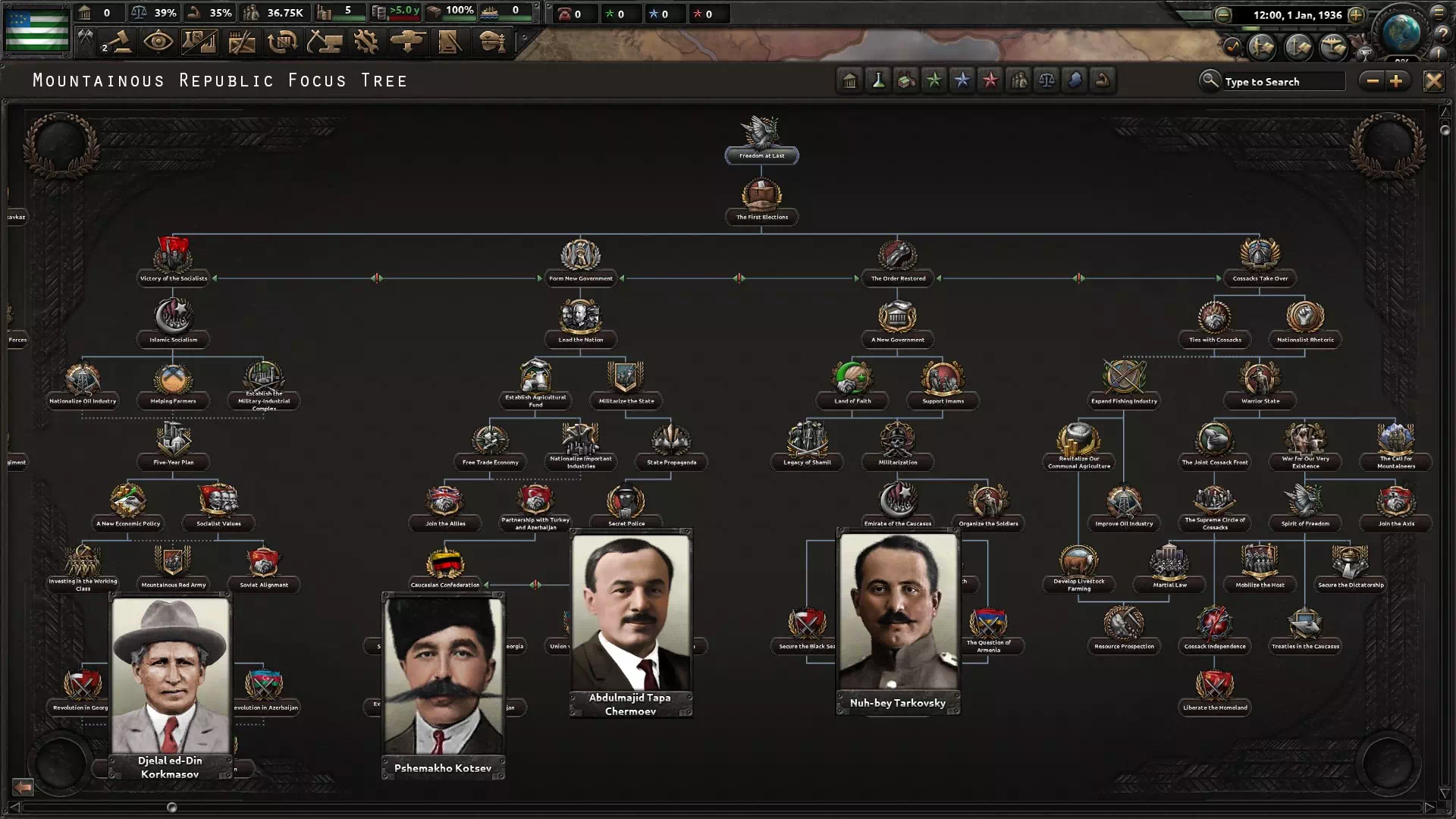Click the magnifying glass search icon
This screenshot has height=819, width=1456.
click(1211, 80)
